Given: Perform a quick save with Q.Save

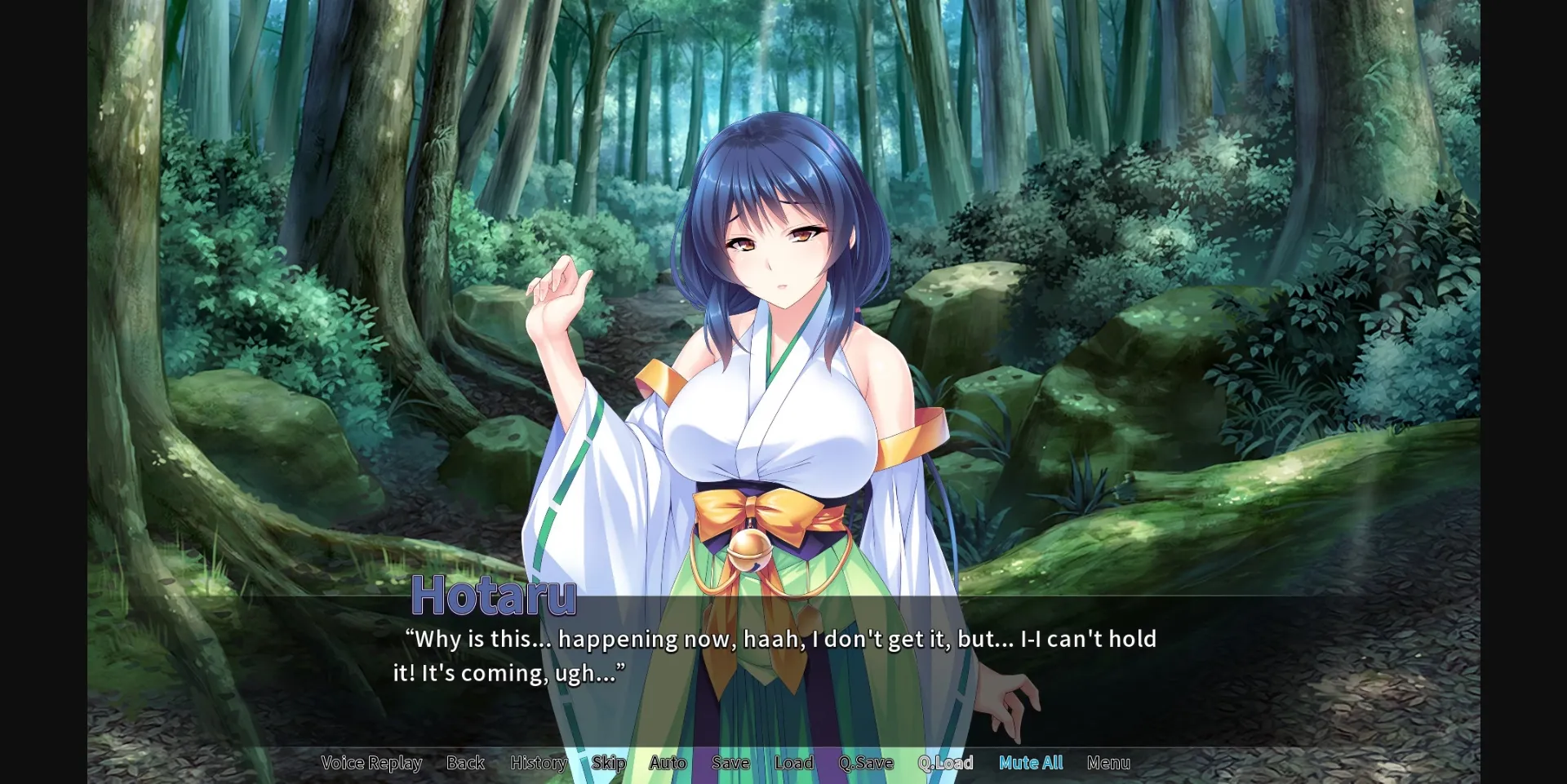Looking at the screenshot, I should click(868, 763).
